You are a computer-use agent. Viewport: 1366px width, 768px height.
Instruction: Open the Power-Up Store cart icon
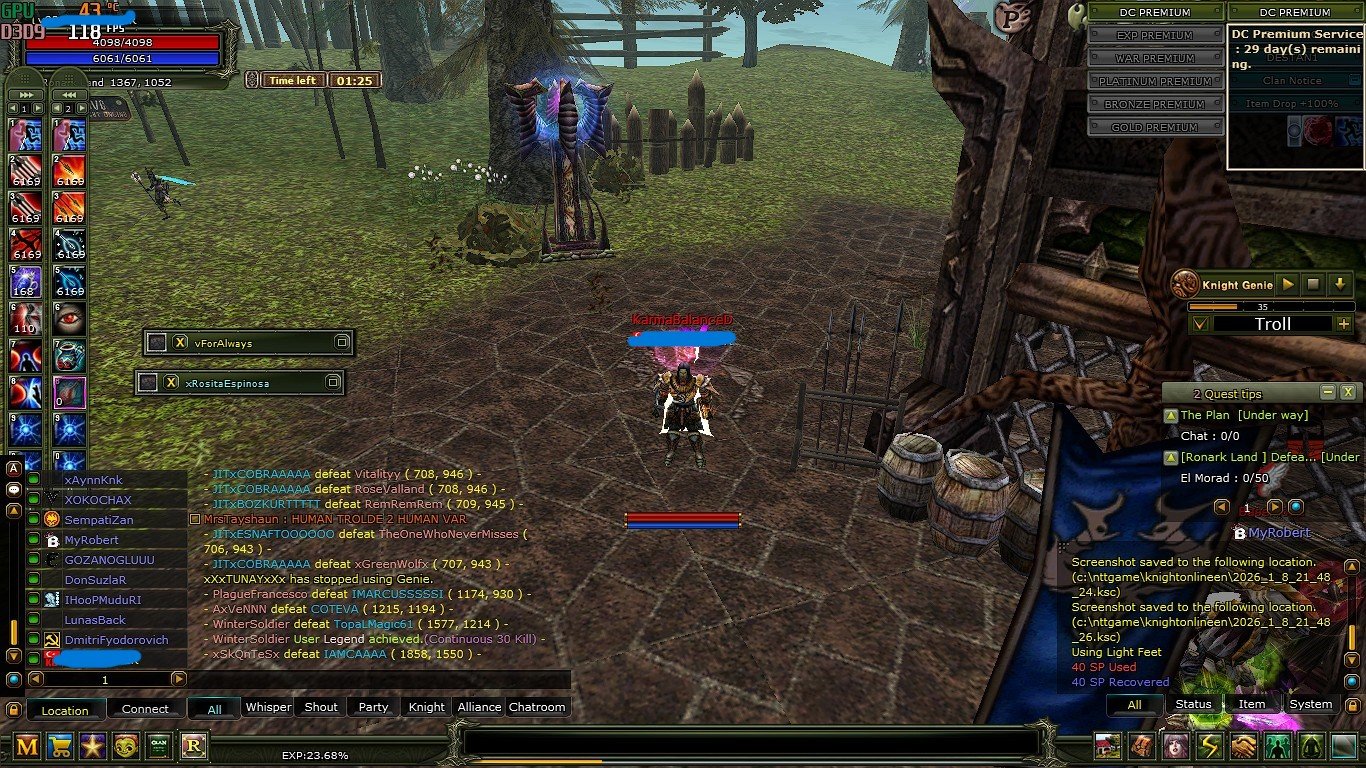pyautogui.click(x=62, y=747)
